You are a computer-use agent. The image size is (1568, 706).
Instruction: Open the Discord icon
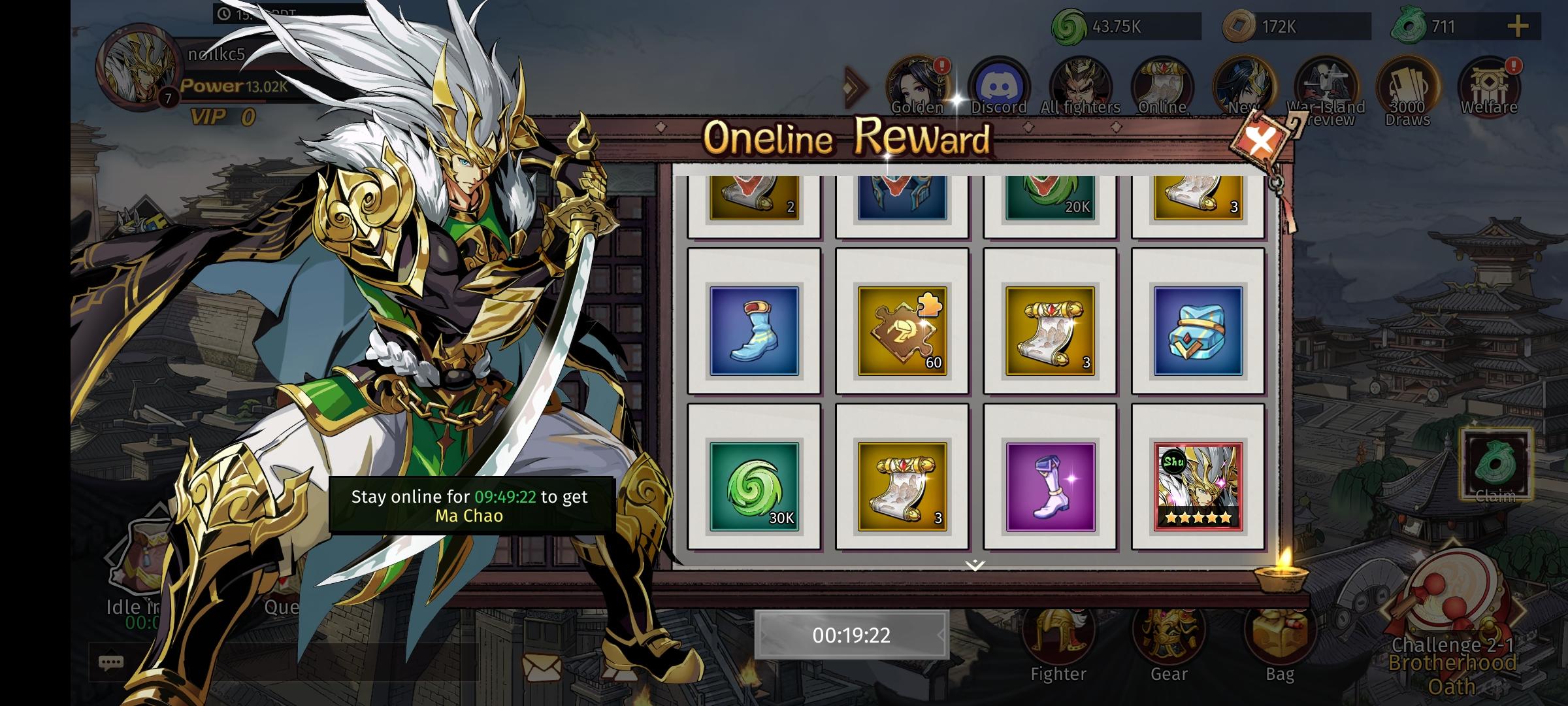(1000, 84)
